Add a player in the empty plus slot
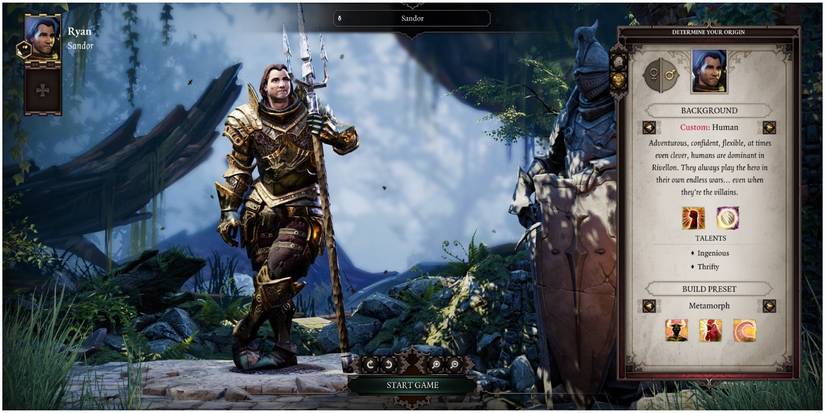Image resolution: width=825 pixels, height=413 pixels. tap(42, 90)
